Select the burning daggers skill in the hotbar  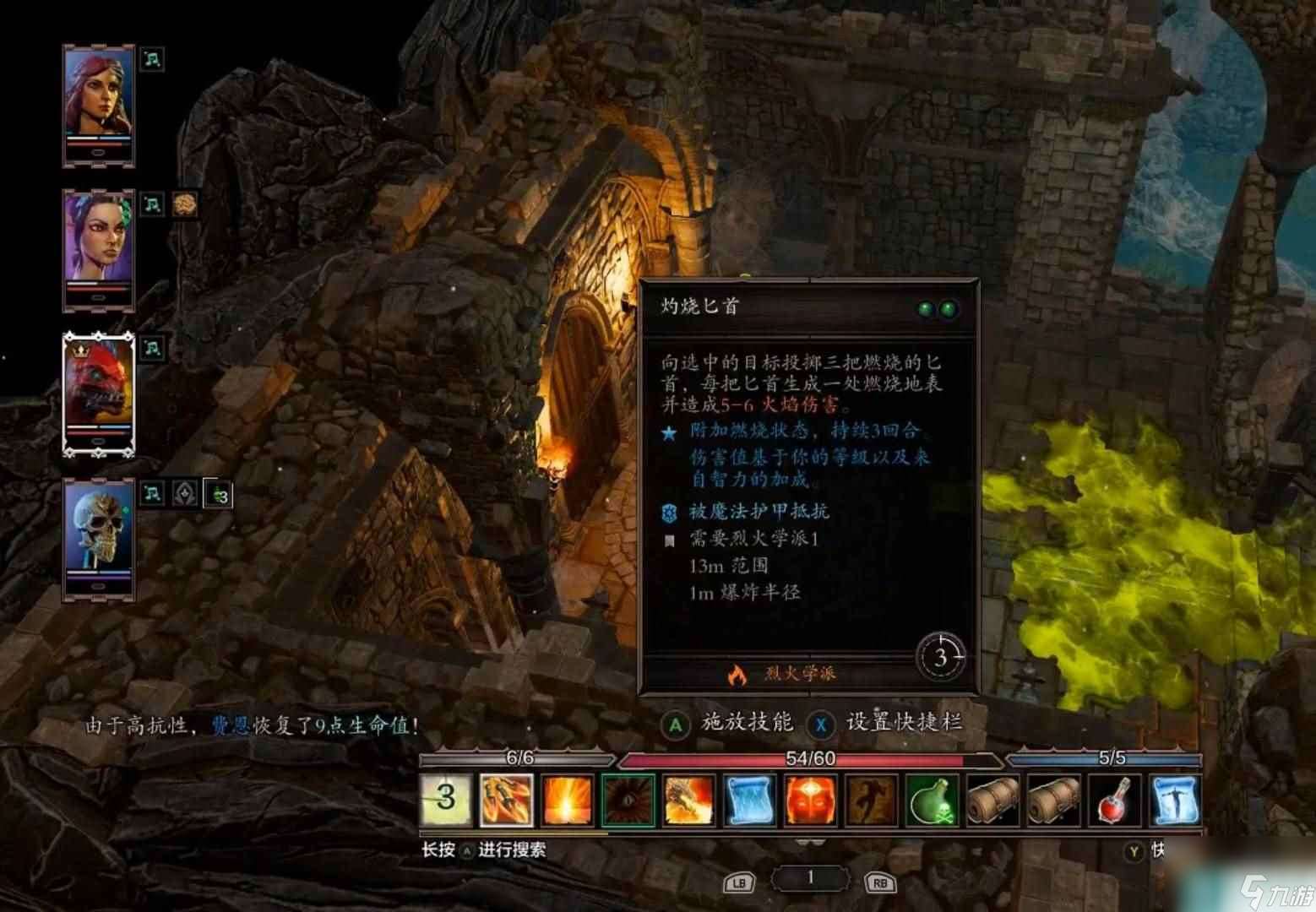[508, 798]
